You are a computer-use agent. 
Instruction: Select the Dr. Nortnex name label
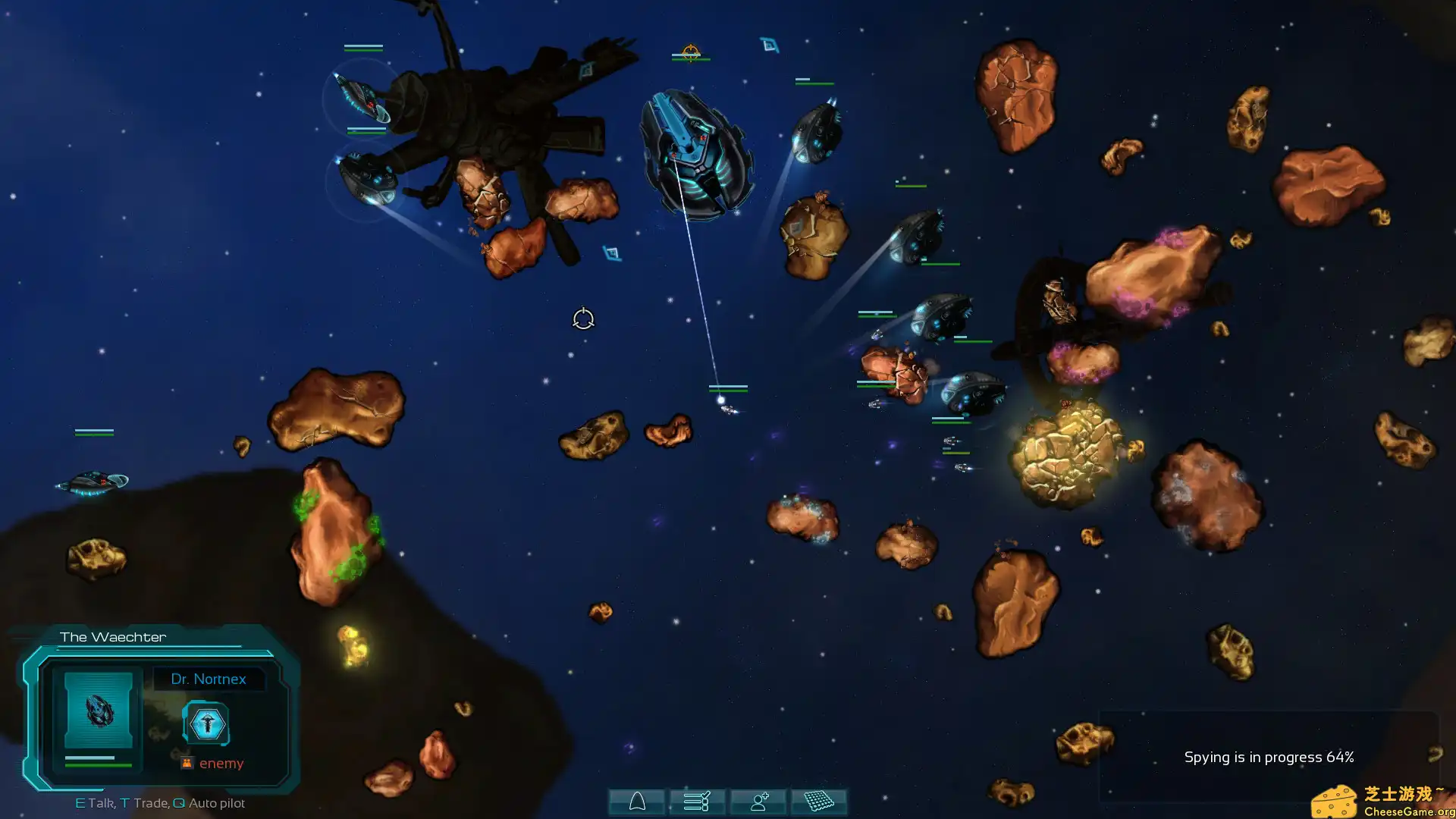209,679
